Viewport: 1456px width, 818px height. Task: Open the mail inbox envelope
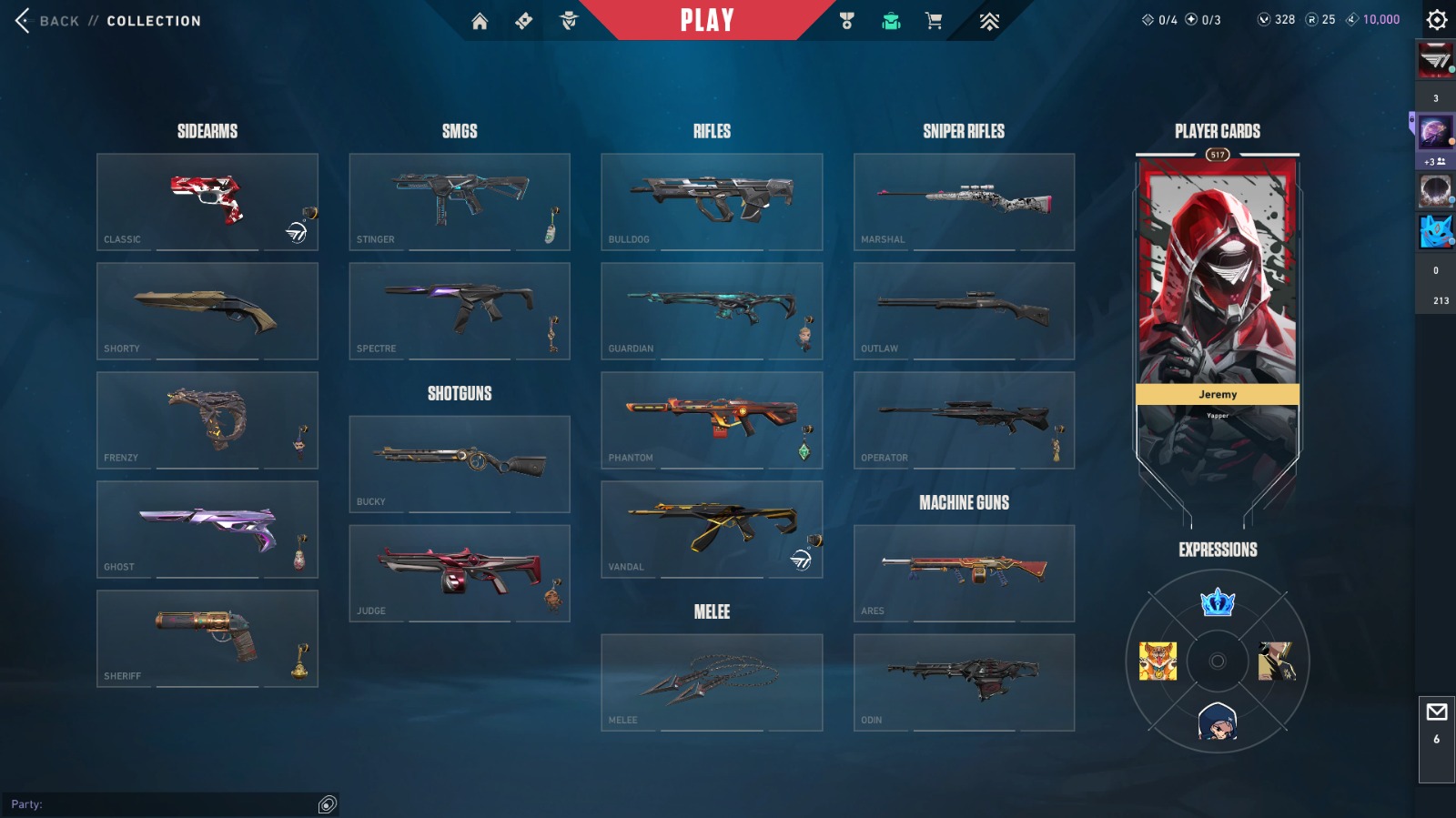click(1436, 712)
